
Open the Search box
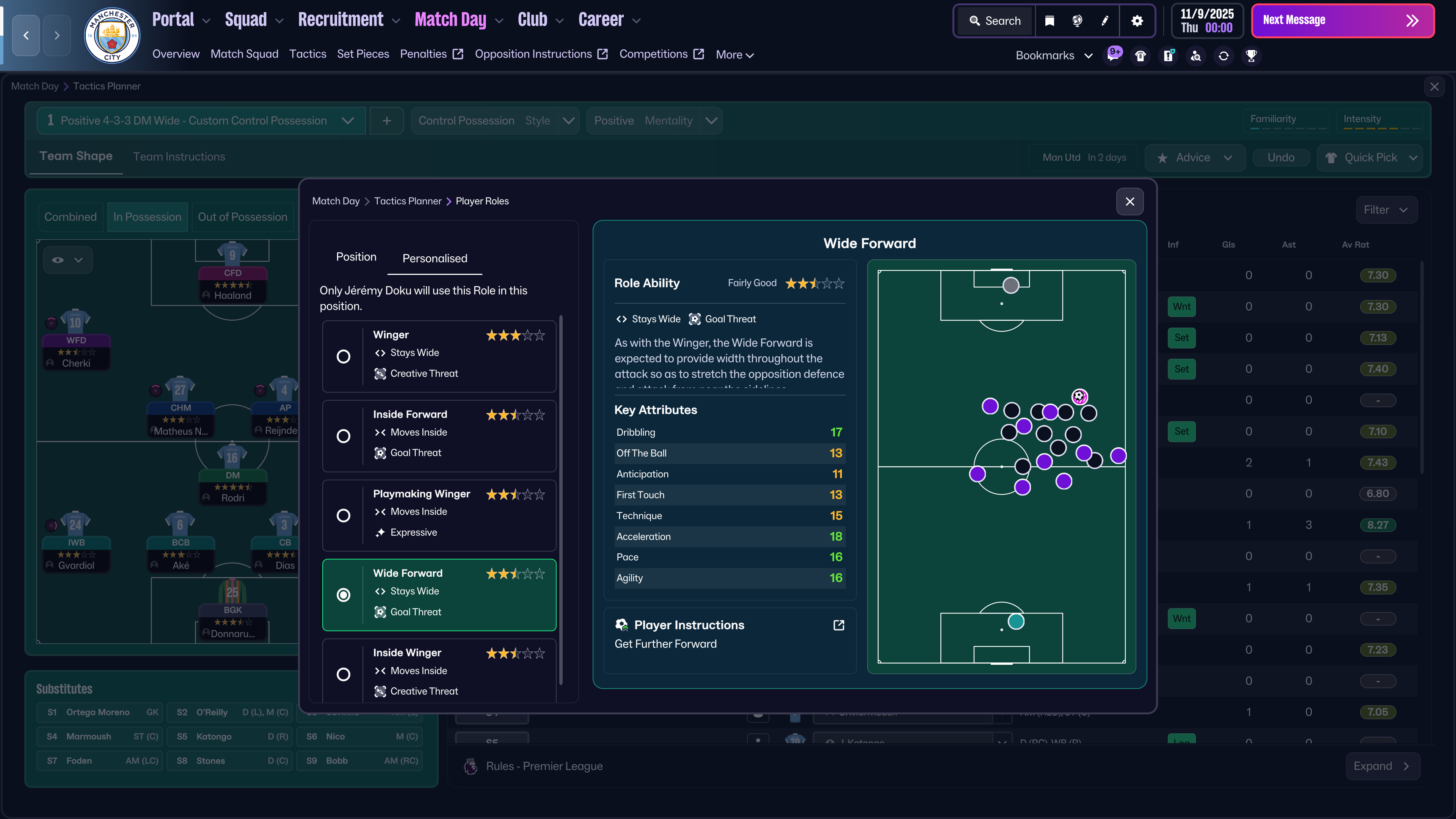(995, 21)
